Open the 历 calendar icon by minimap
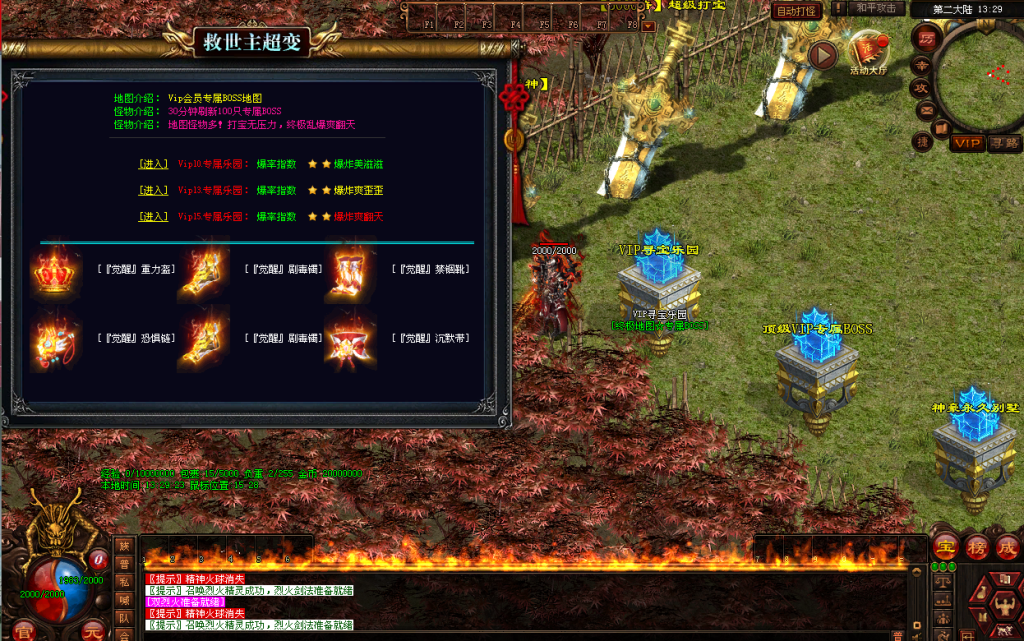 tap(926, 39)
